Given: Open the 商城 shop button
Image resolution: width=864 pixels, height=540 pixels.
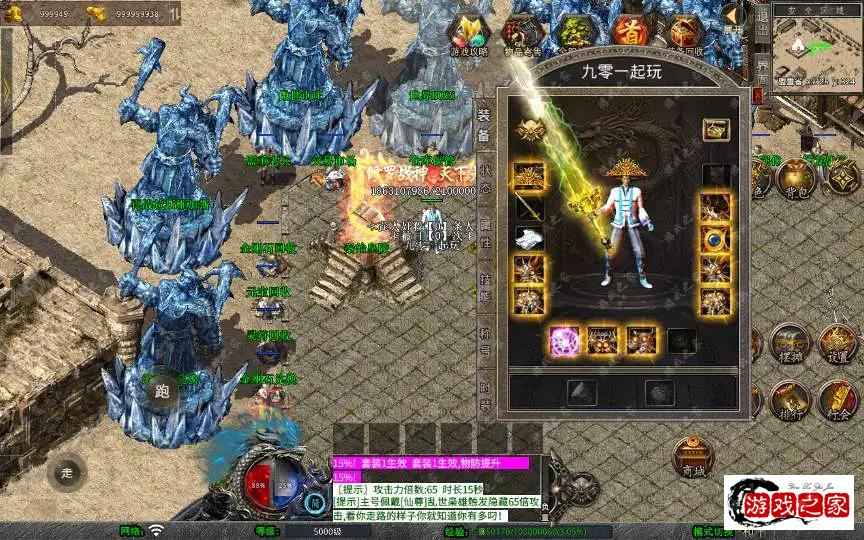Looking at the screenshot, I should coord(692,458).
